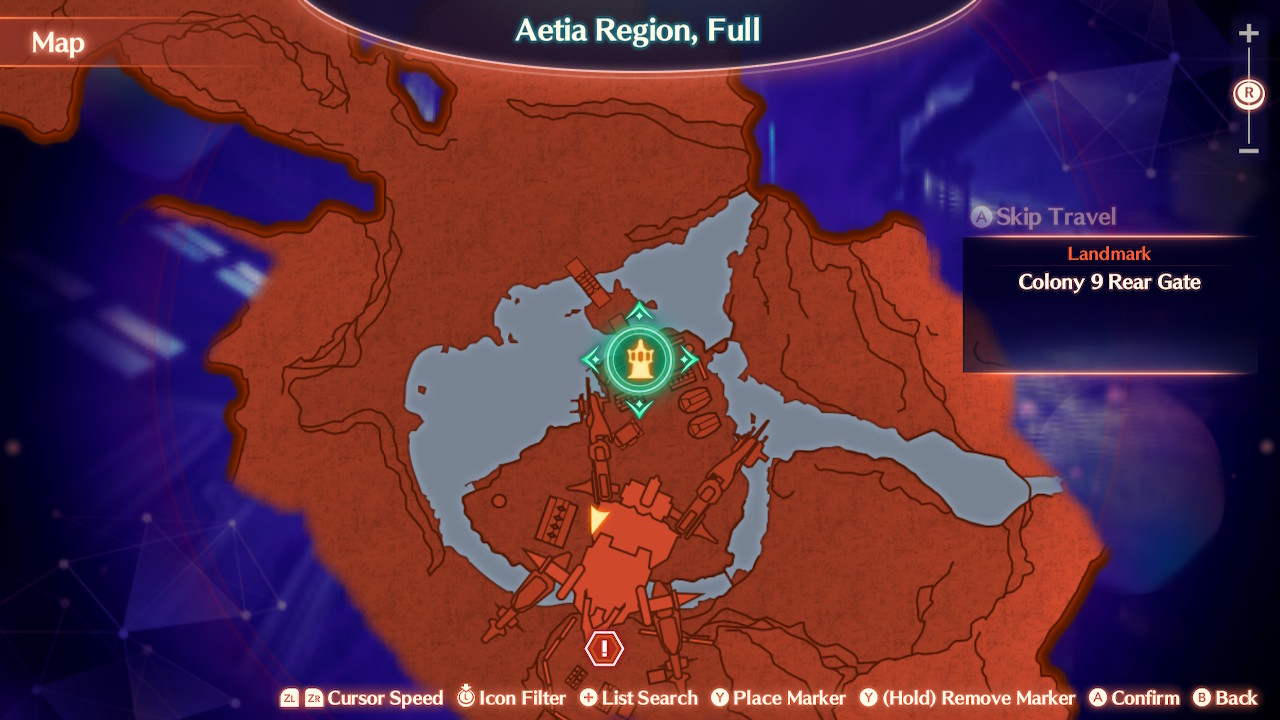The width and height of the screenshot is (1280, 720).
Task: Click the red exclamation quest marker
Action: [x=602, y=650]
